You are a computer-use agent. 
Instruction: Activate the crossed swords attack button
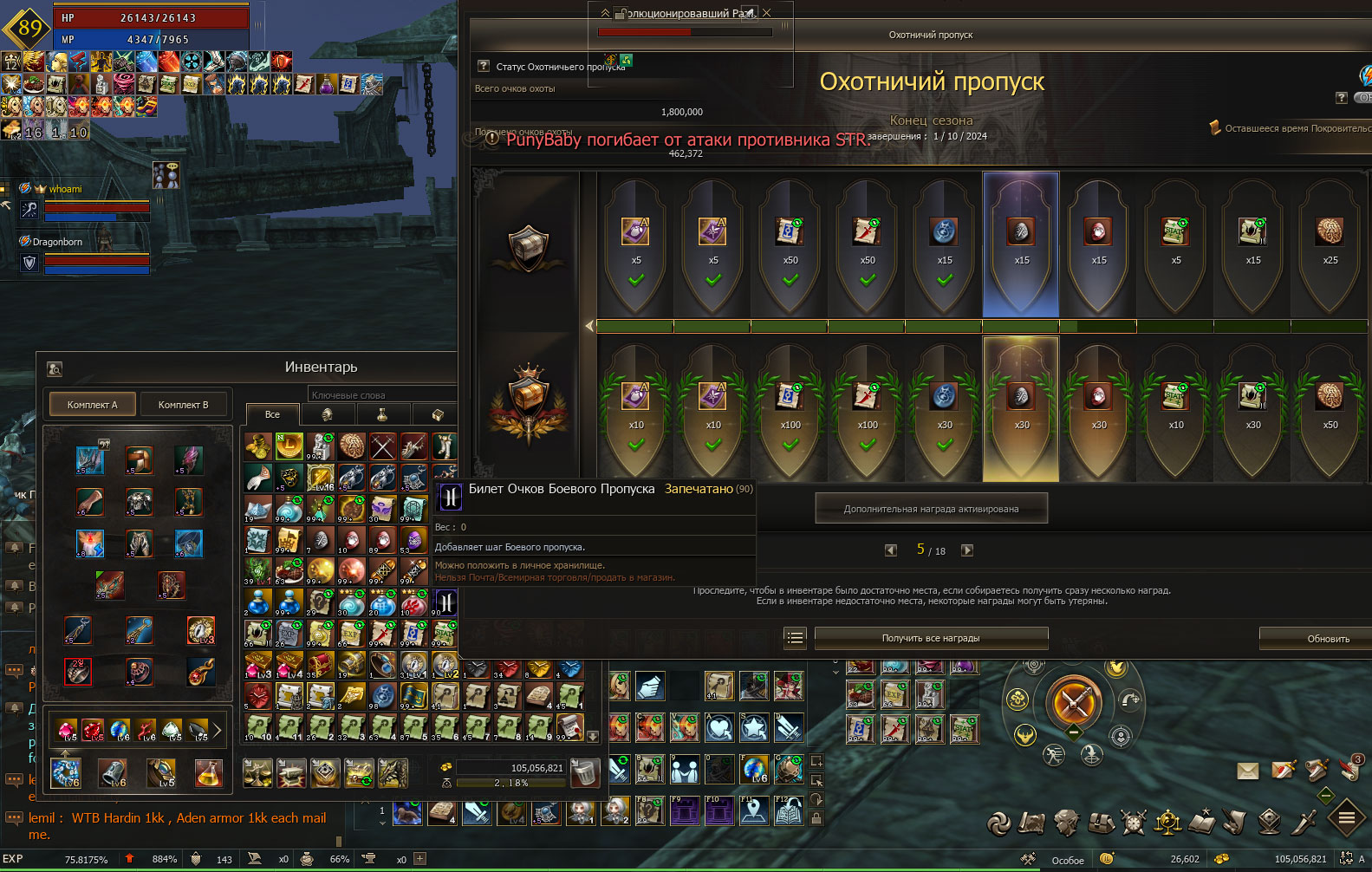tap(1073, 701)
